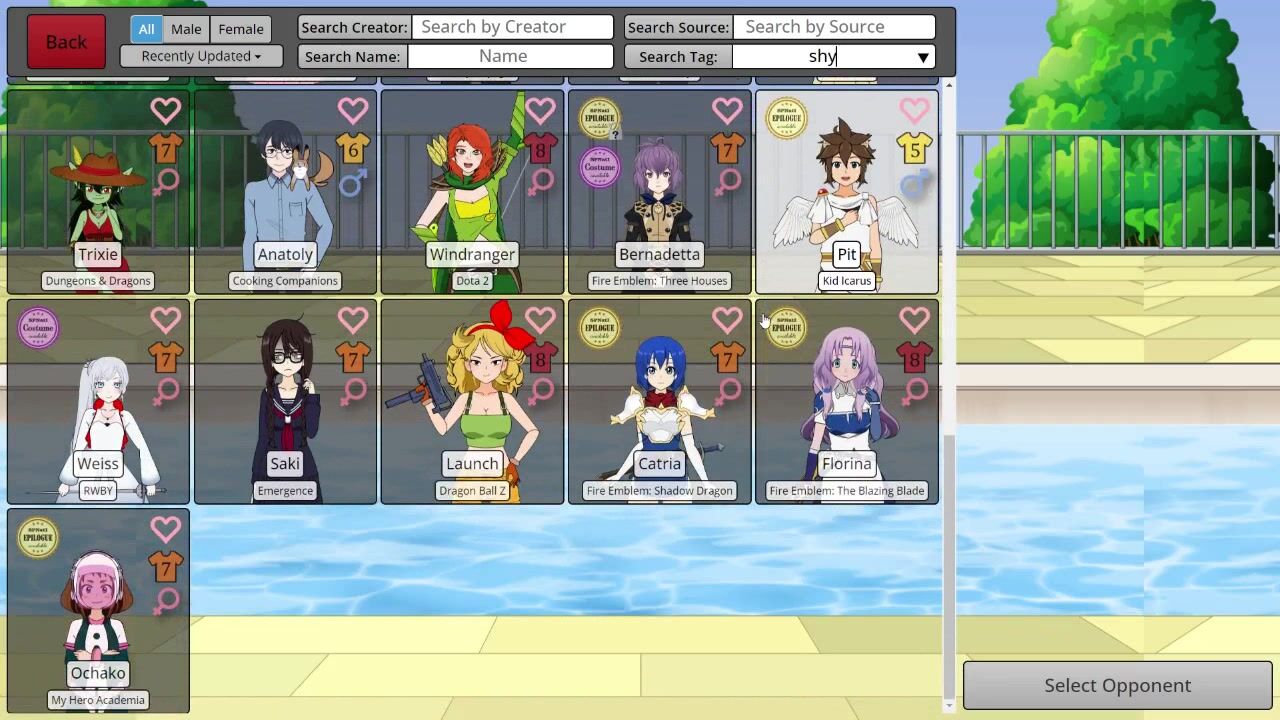
Task: Choose Launch from Dragon Ball Z
Action: click(x=472, y=410)
